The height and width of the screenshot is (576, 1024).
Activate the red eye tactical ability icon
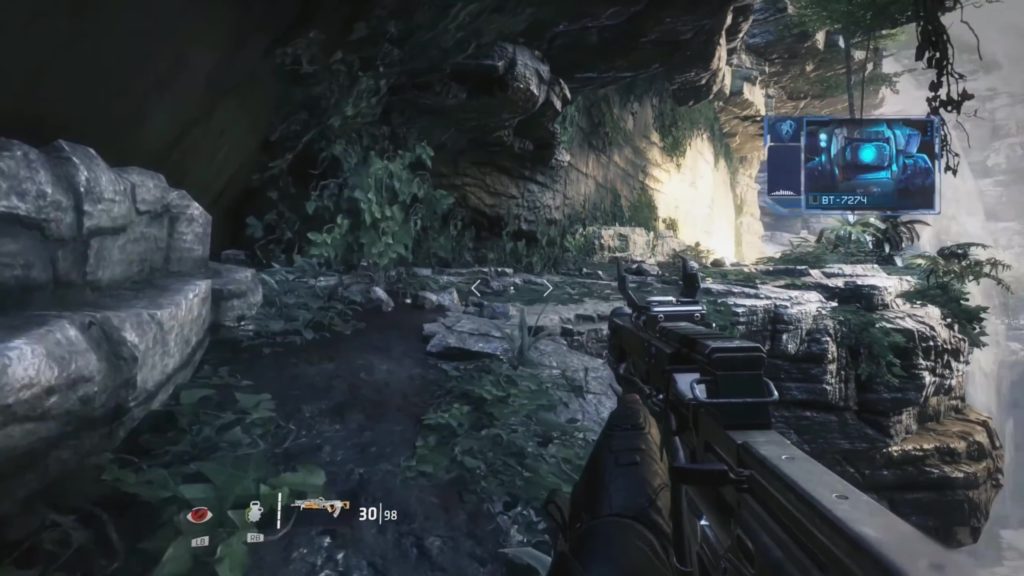coord(200,516)
